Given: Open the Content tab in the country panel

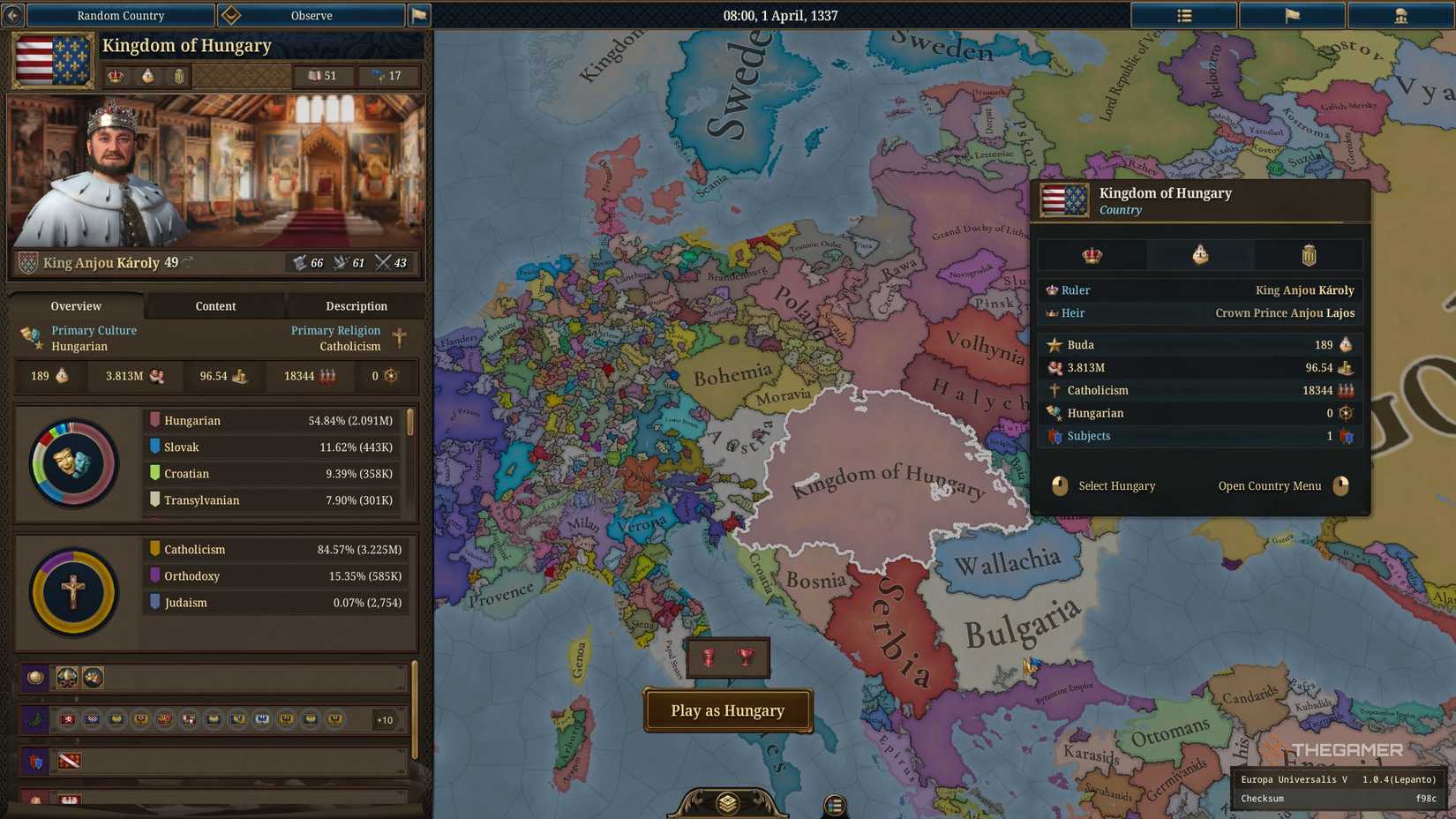Looking at the screenshot, I should click(215, 306).
